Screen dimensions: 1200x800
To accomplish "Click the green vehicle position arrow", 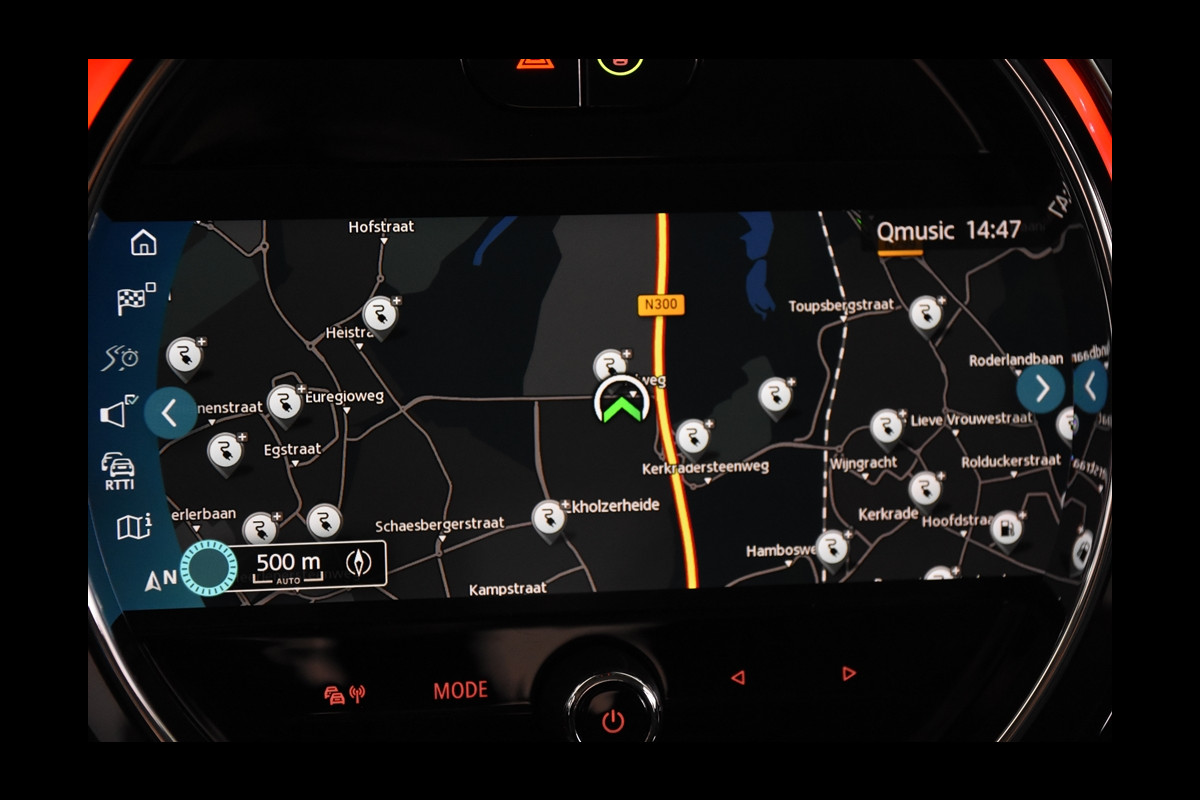I will (x=621, y=404).
